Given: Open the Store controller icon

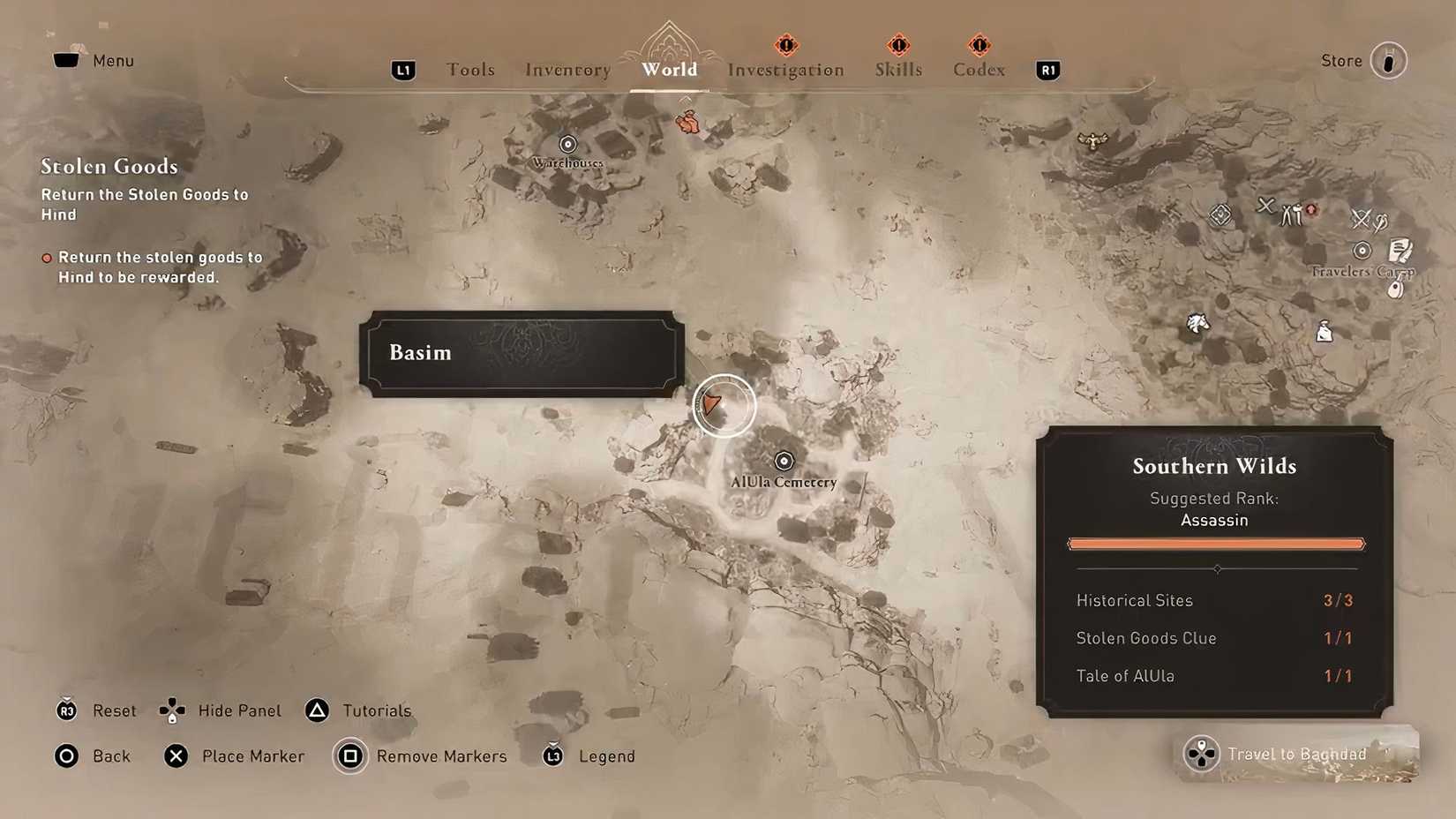Looking at the screenshot, I should (1390, 60).
